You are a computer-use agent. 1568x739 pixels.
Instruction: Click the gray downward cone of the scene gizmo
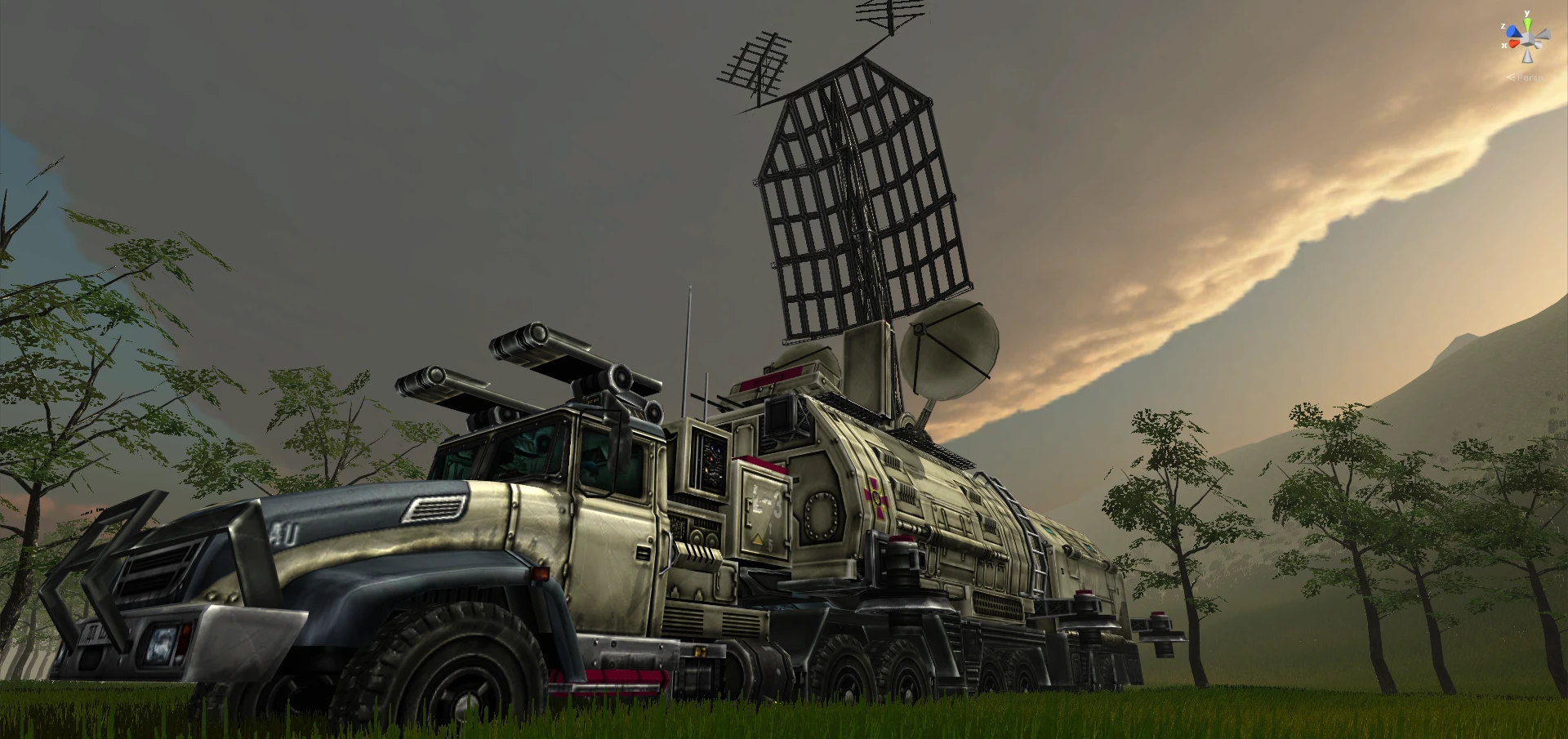point(1528,56)
